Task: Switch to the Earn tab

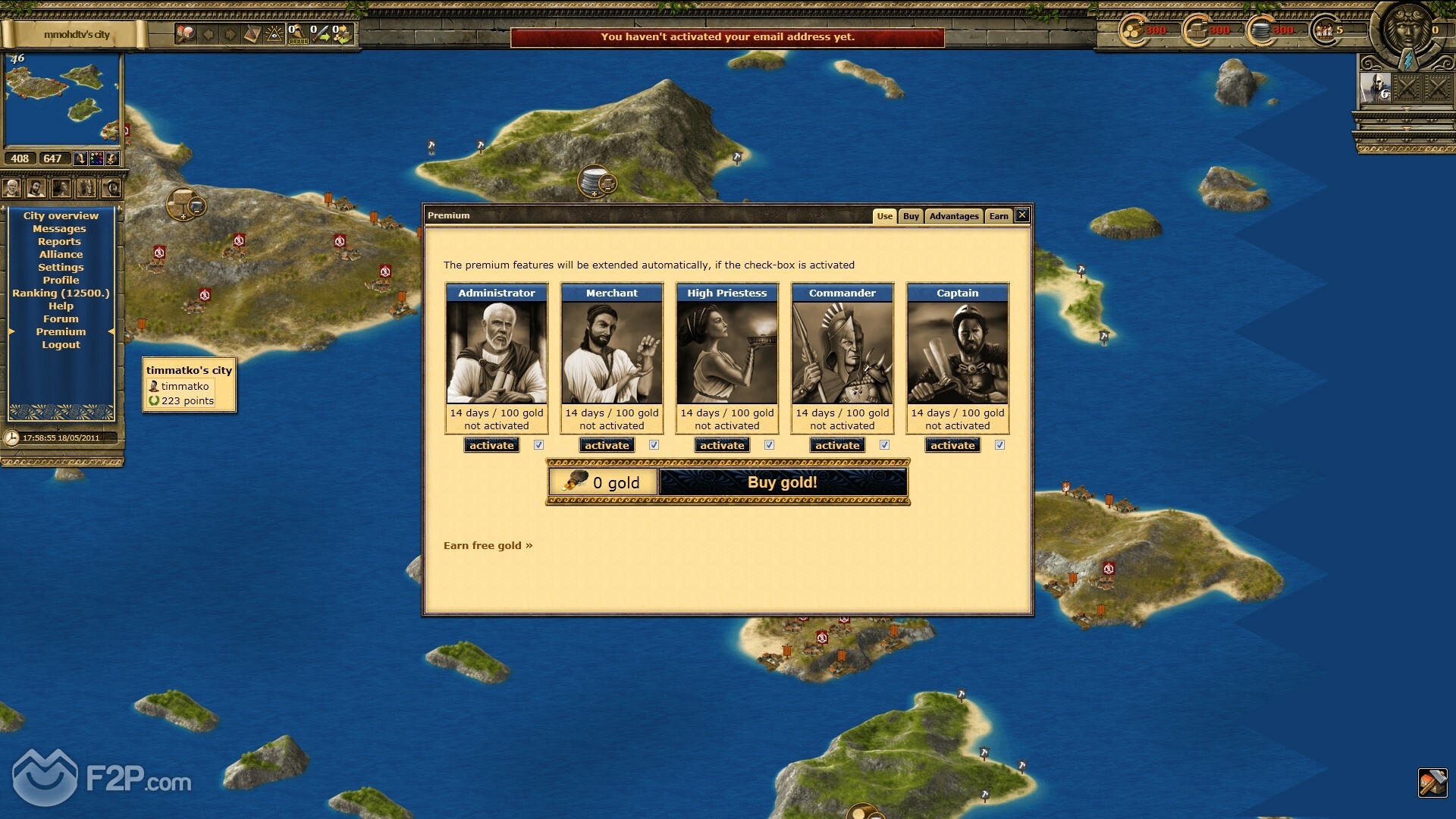Action: (x=999, y=216)
